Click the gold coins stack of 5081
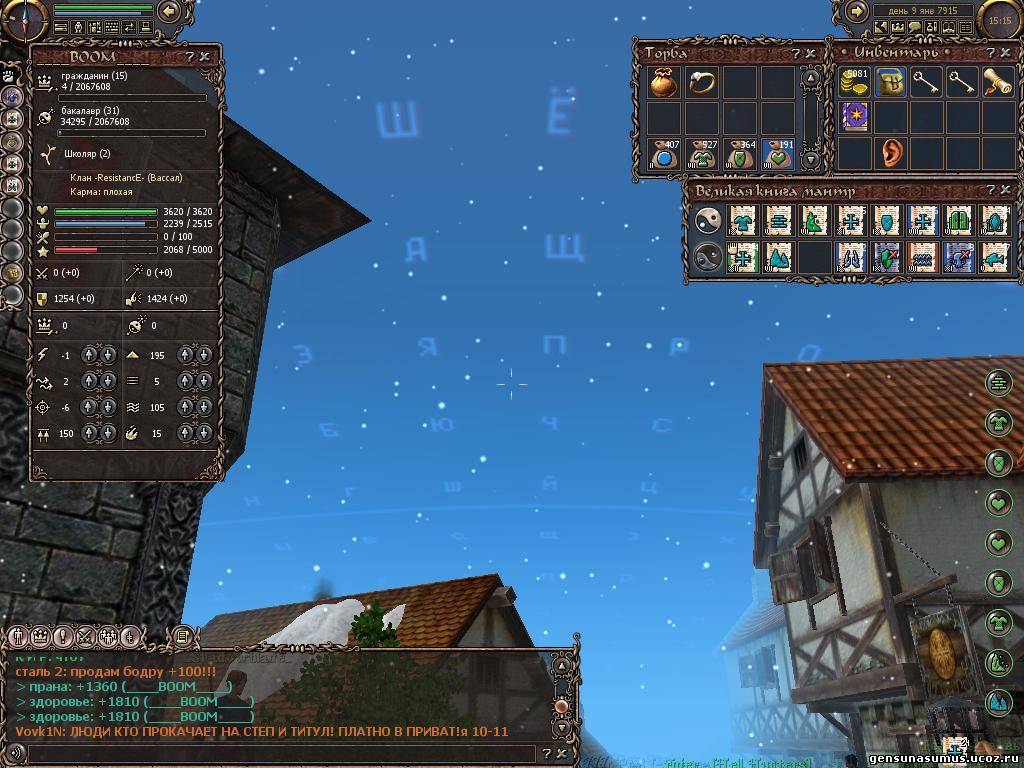 click(853, 83)
